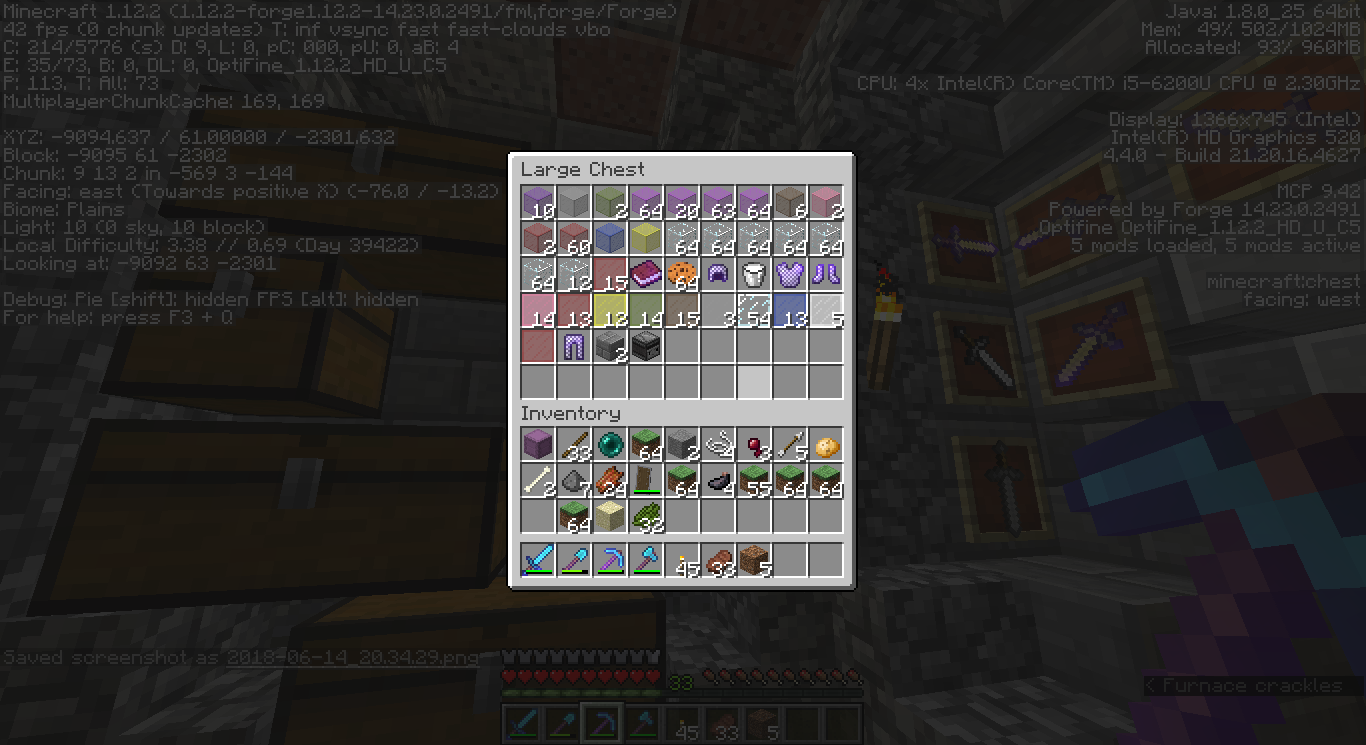Grab the yellow wool block
The width and height of the screenshot is (1366, 745).
(x=646, y=237)
